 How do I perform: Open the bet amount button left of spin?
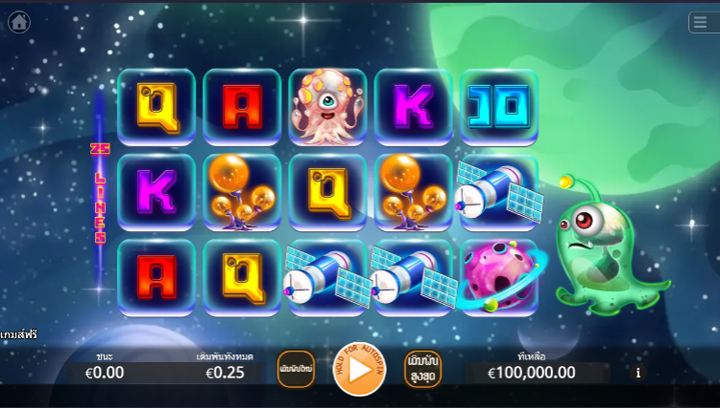[x=295, y=368]
